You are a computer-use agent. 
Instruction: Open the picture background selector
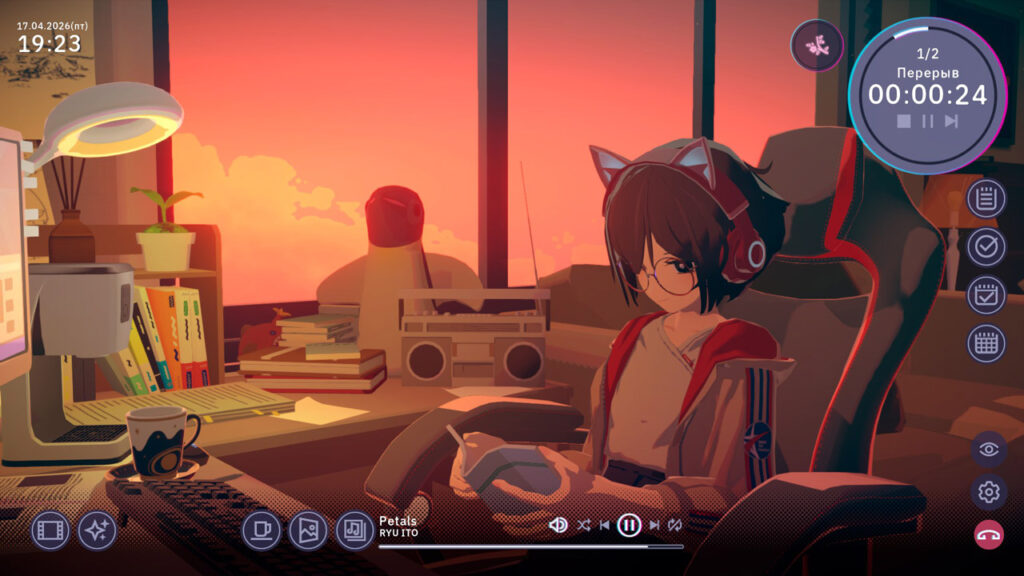[x=308, y=530]
